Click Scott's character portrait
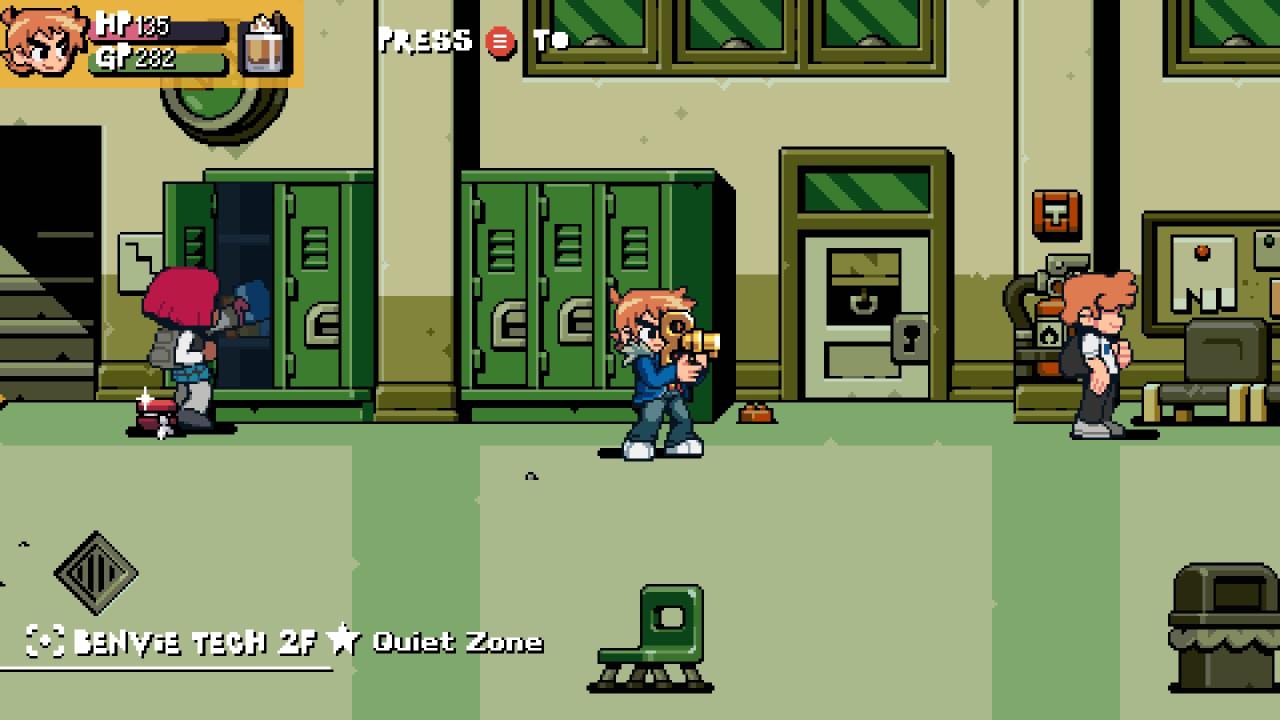1280x720 pixels. point(43,41)
